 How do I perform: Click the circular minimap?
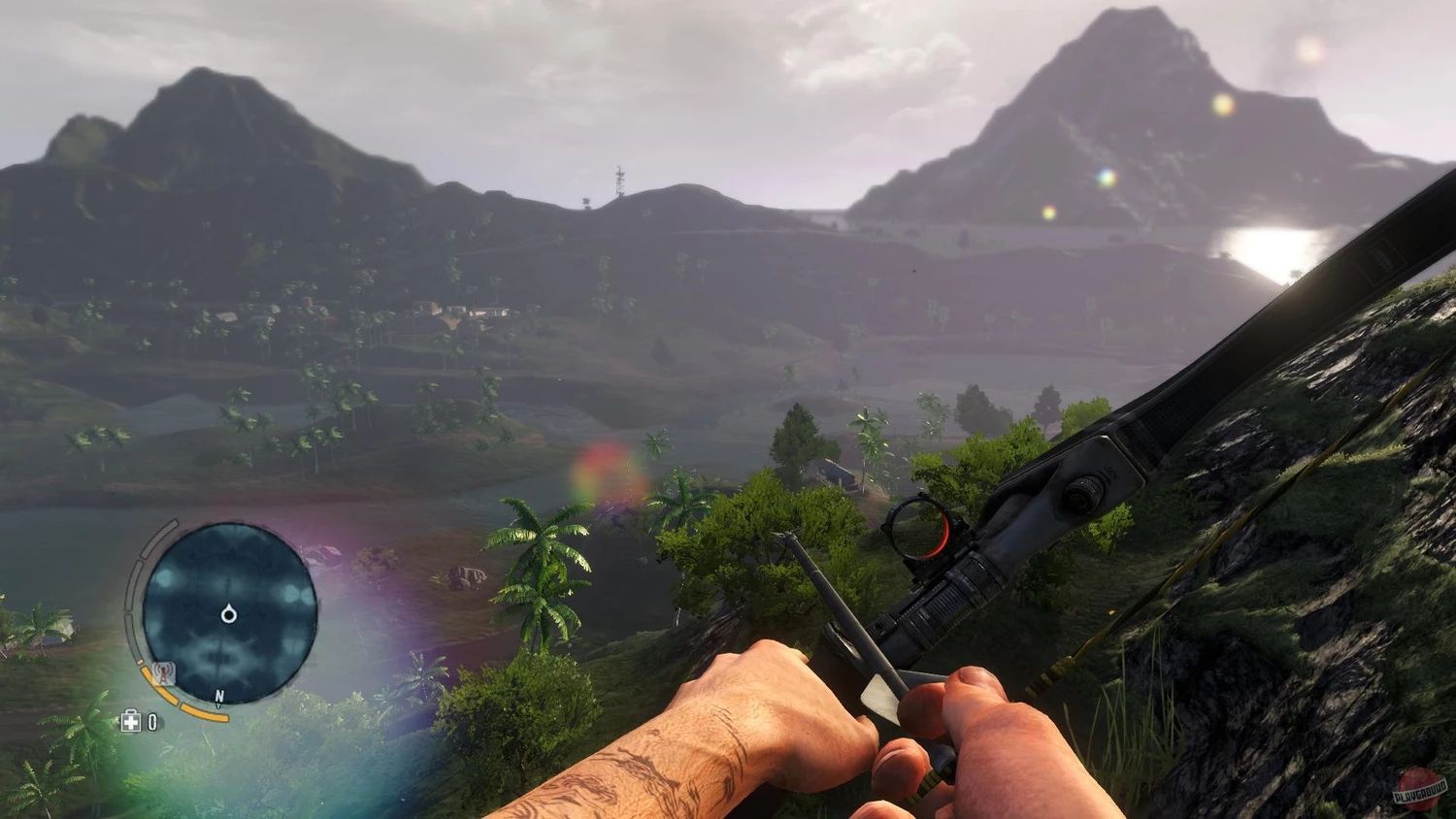pyautogui.click(x=229, y=612)
